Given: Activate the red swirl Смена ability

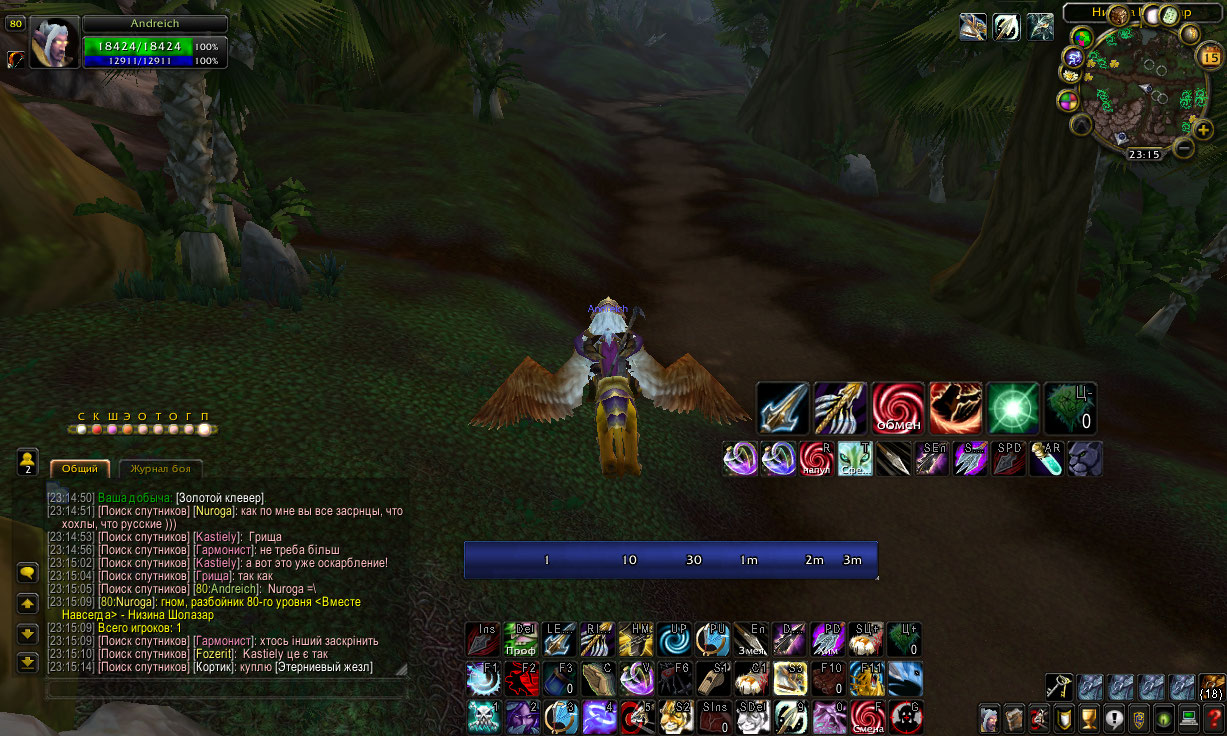Looking at the screenshot, I should tap(868, 716).
